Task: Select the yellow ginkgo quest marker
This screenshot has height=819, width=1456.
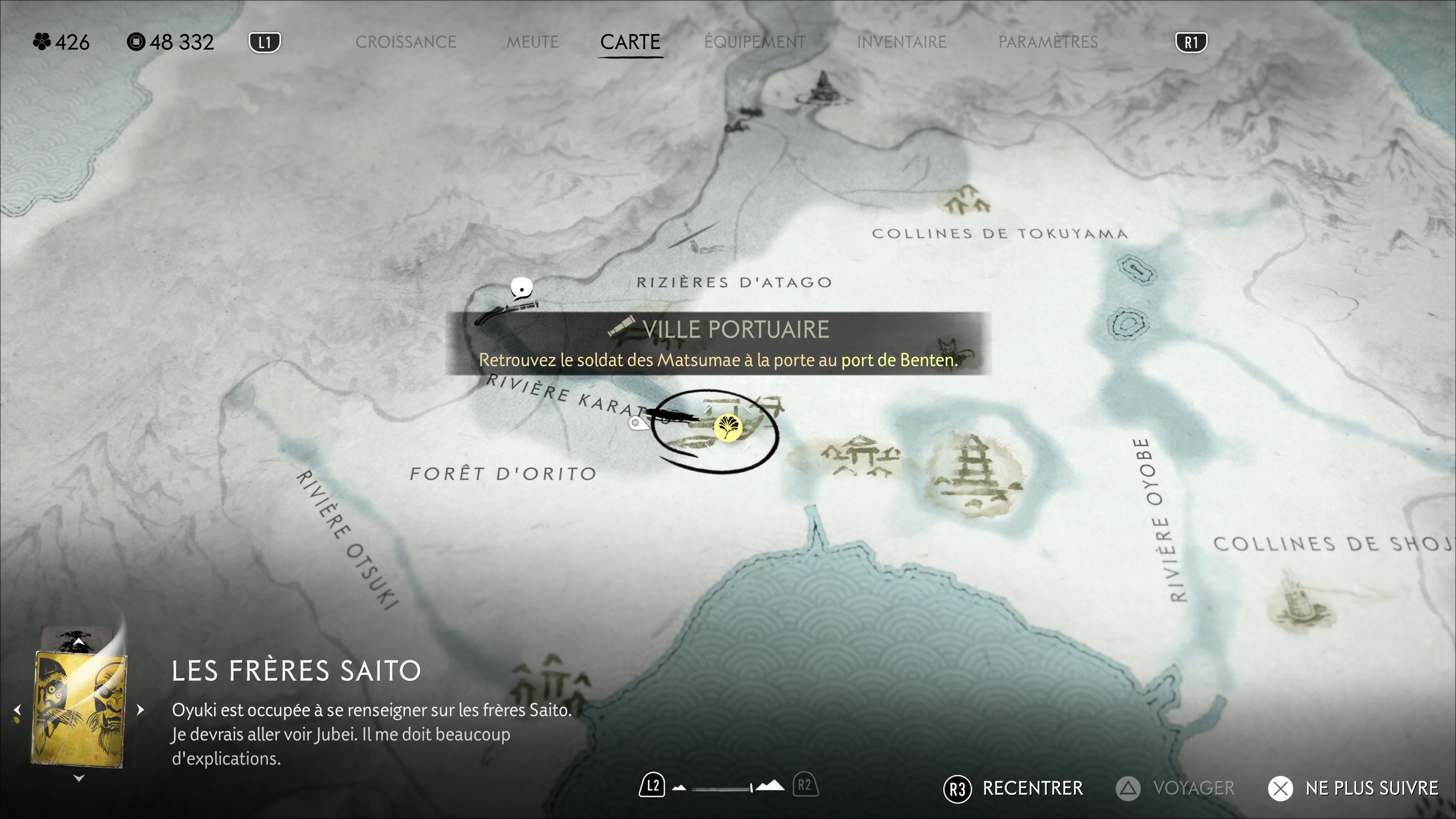Action: 728,427
